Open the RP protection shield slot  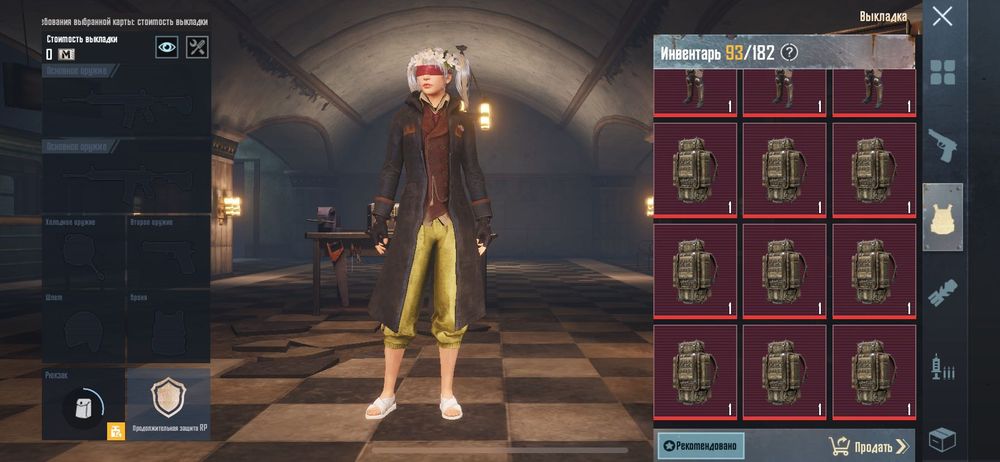[x=168, y=400]
